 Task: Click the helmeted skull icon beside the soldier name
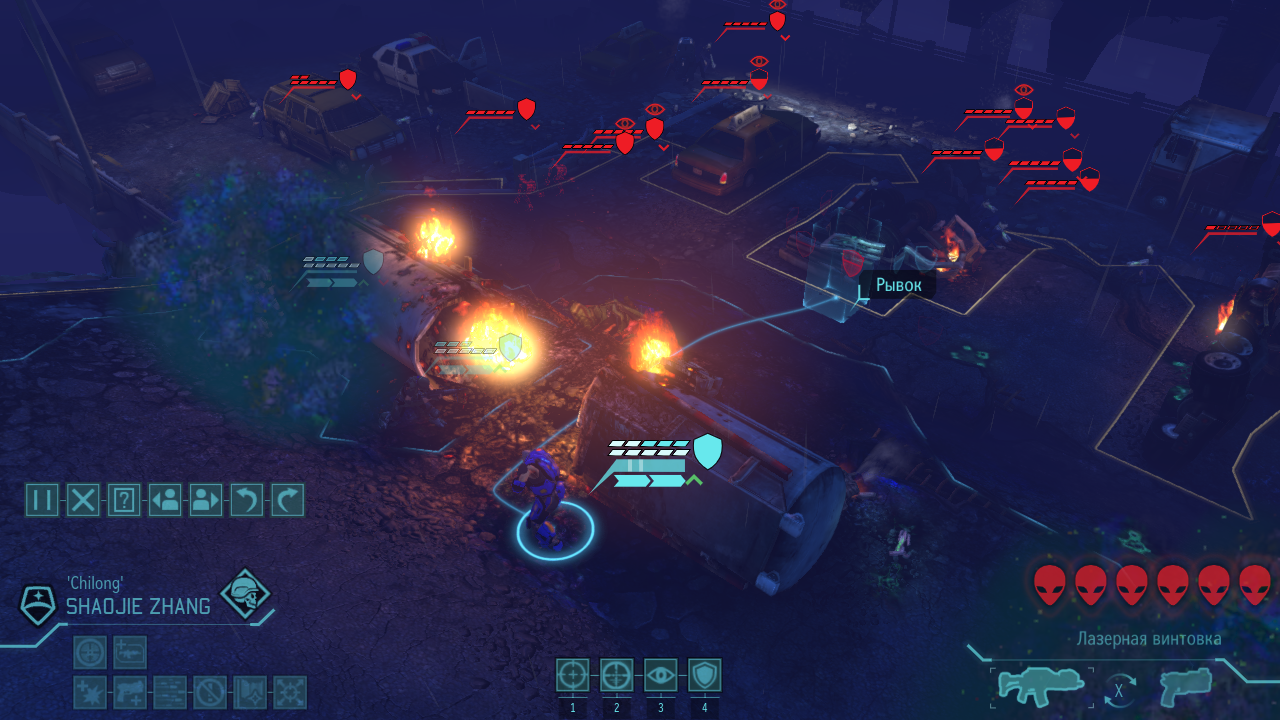[245, 594]
